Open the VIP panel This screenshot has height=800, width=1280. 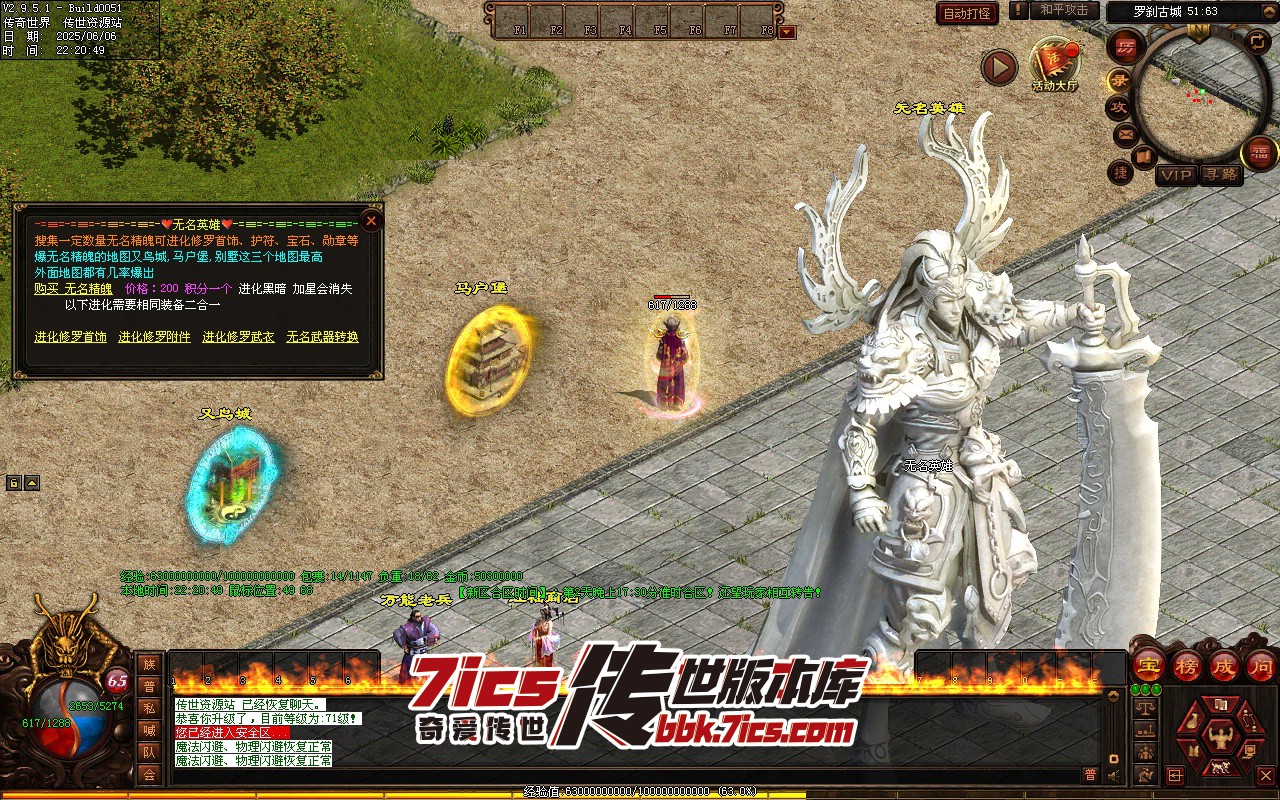click(1176, 175)
